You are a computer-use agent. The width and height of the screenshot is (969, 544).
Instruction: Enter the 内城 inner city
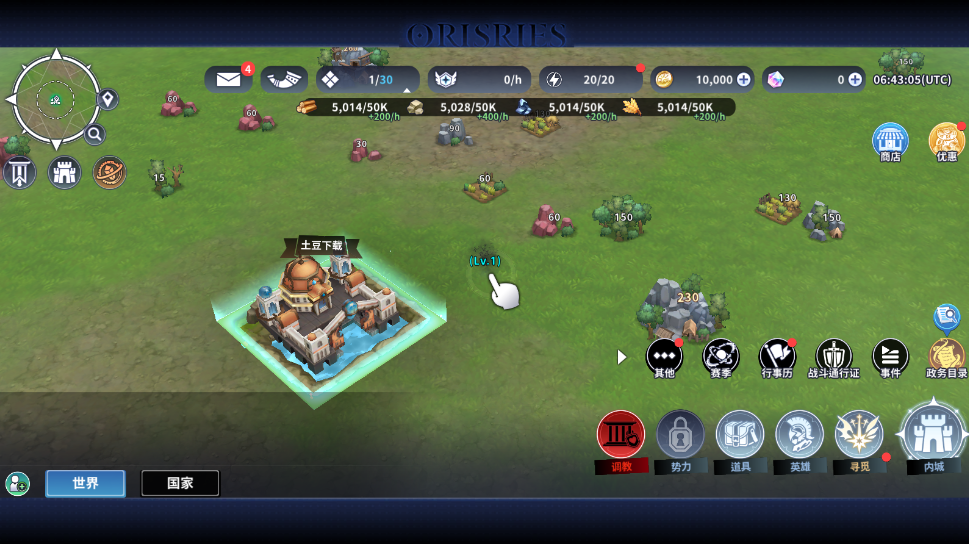(x=933, y=434)
